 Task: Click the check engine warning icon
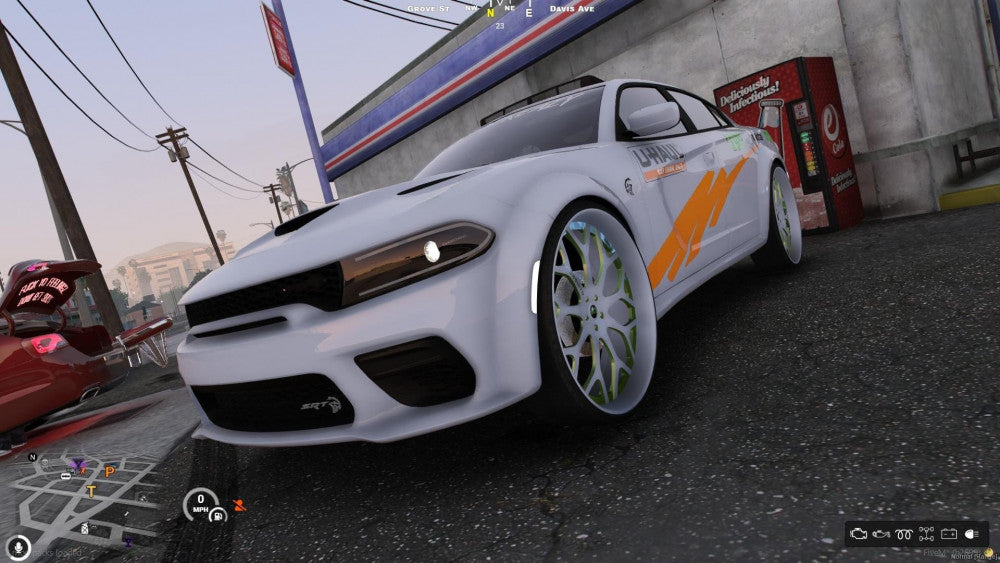click(859, 534)
